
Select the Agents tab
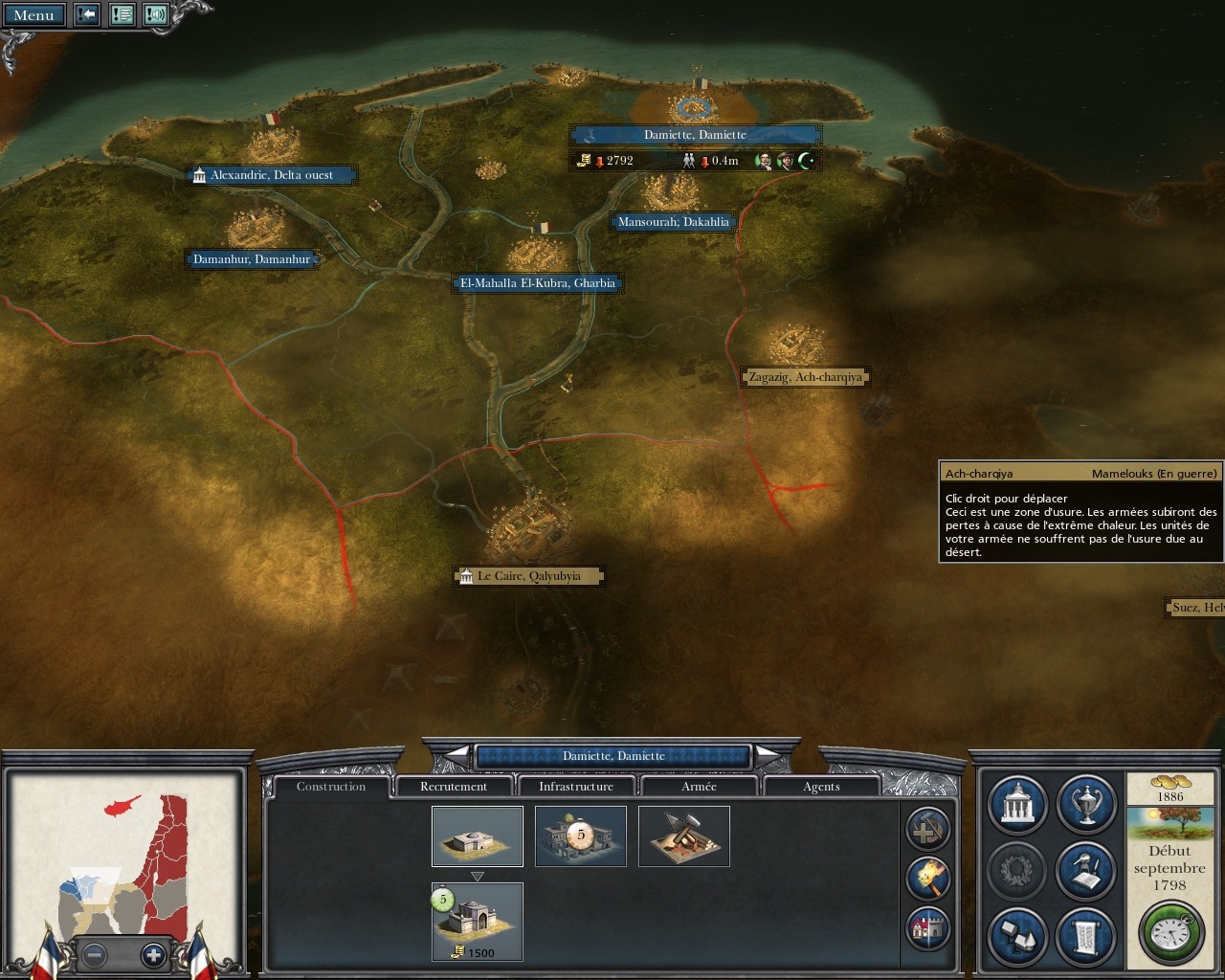[821, 787]
